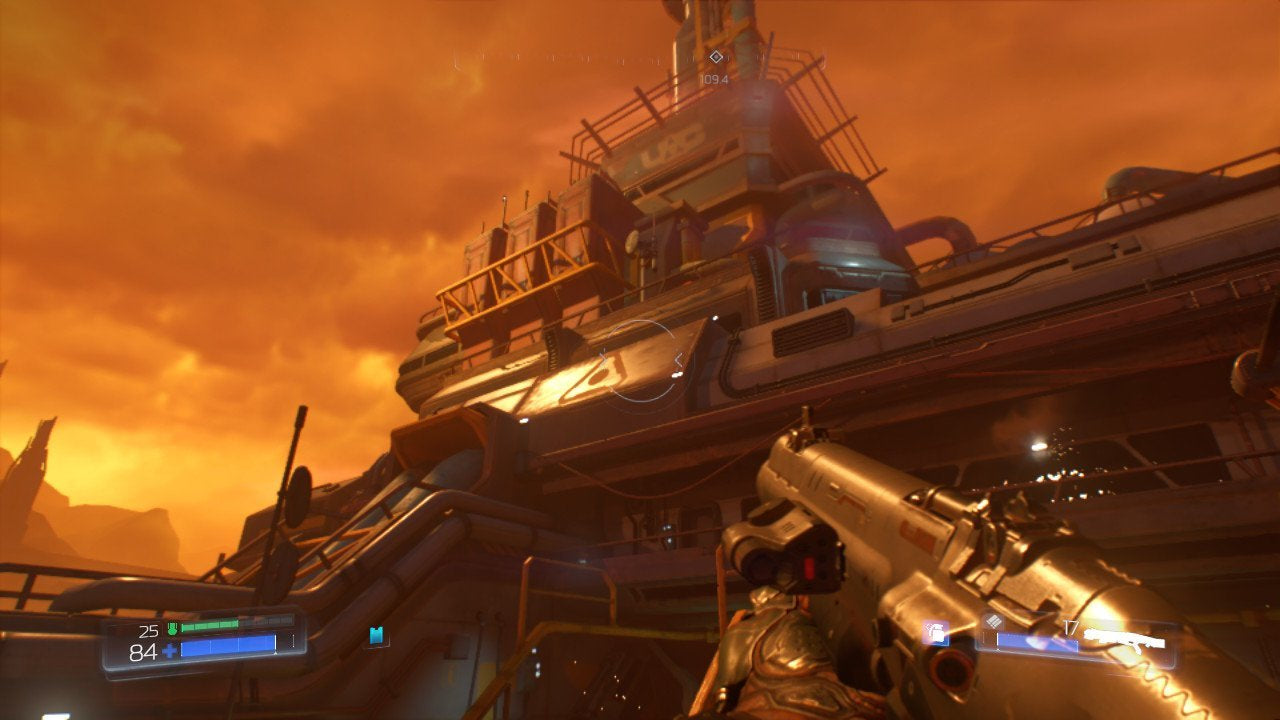This screenshot has height=720, width=1280.
Task: Toggle the armor bar above the health bar
Action: 211,625
